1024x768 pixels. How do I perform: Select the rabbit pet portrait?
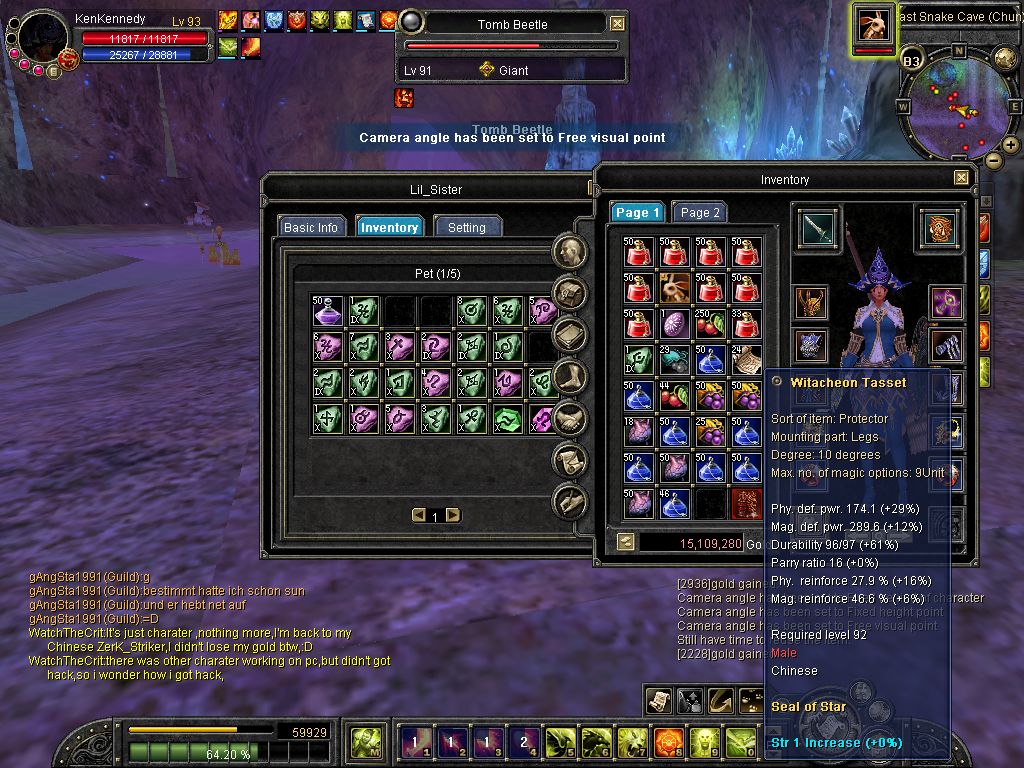point(874,24)
